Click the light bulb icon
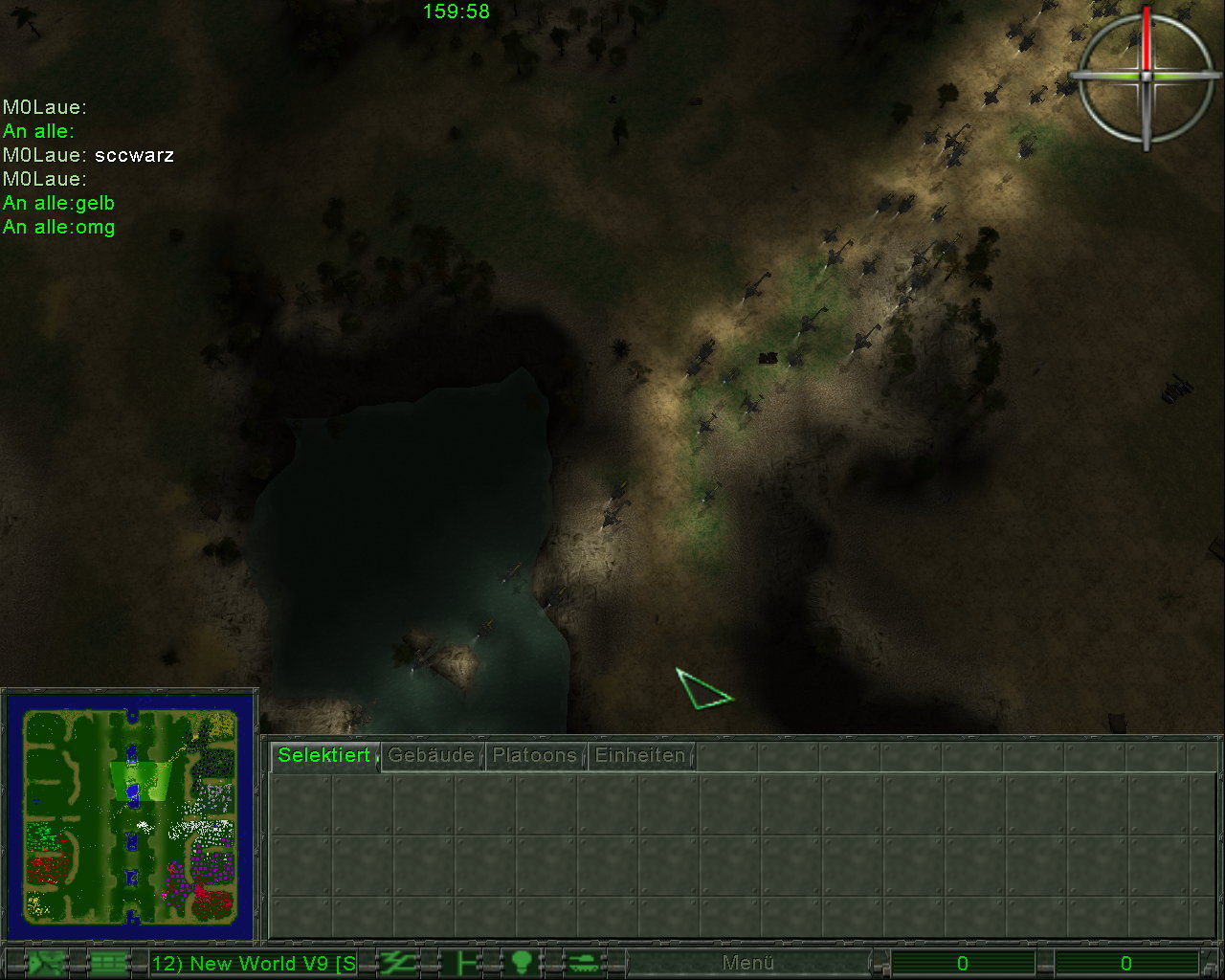 [x=522, y=963]
